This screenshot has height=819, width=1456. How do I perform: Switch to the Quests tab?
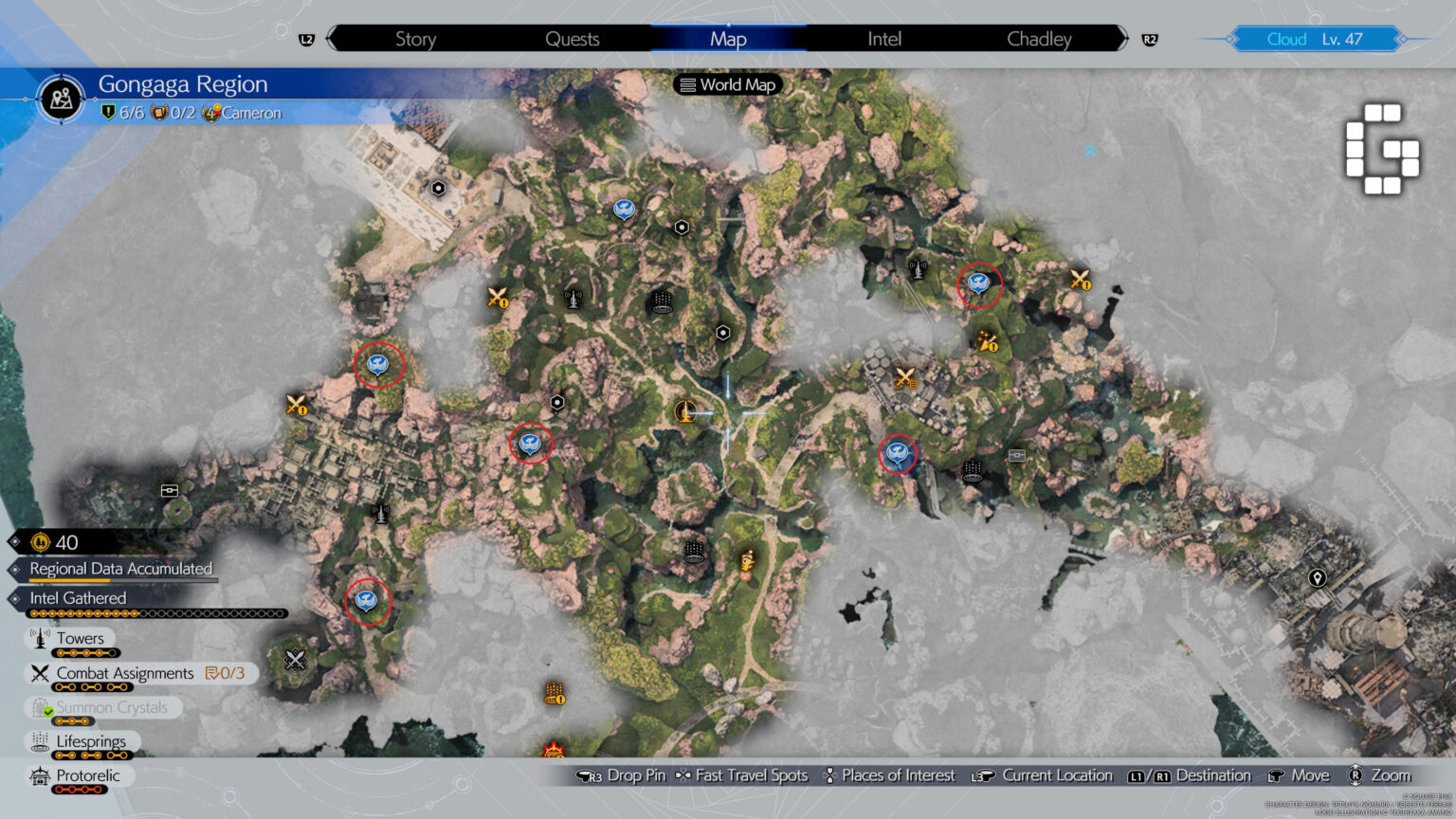573,39
